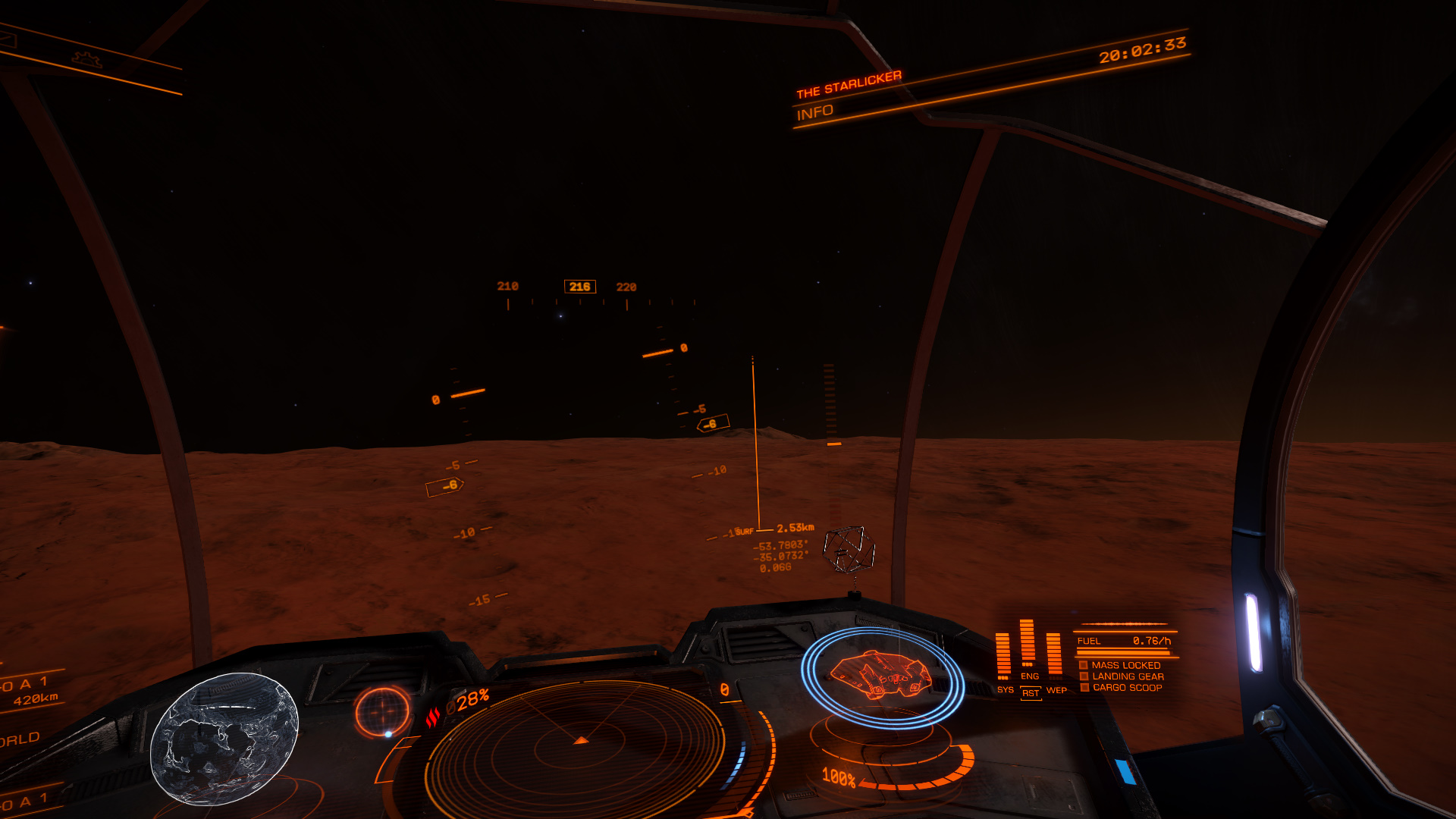The image size is (1456, 819).
Task: Toggle the Cargo Scoop indicator
Action: point(1125,688)
